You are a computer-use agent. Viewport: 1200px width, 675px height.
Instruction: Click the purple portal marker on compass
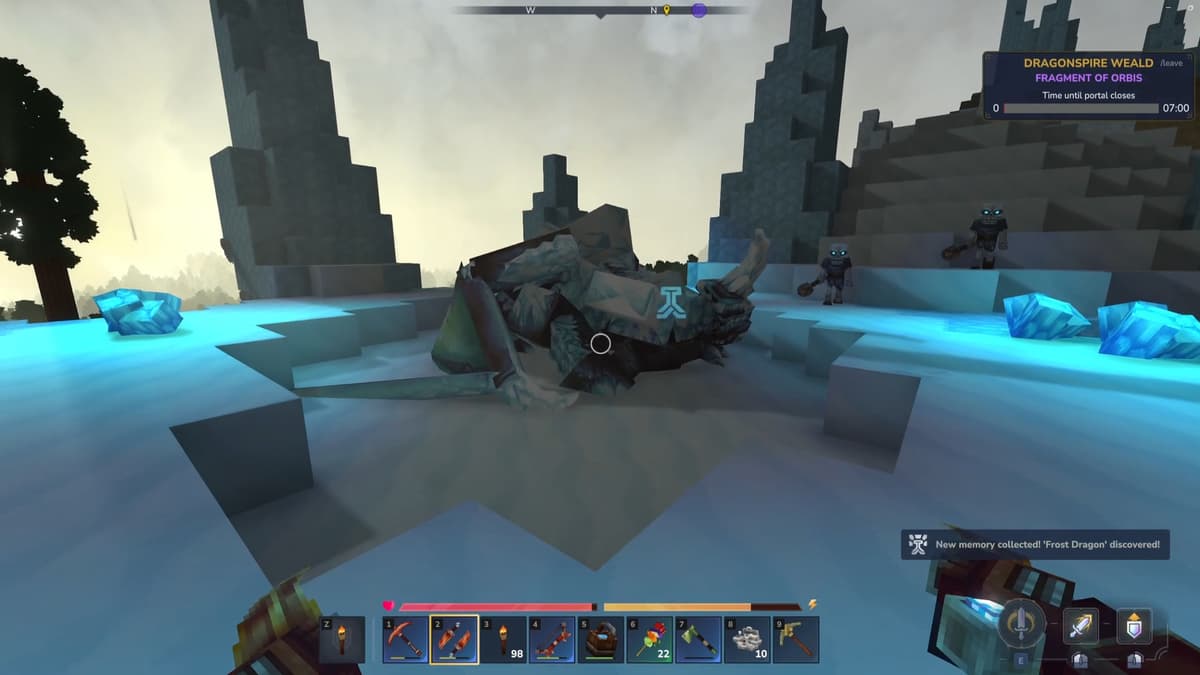coord(699,10)
